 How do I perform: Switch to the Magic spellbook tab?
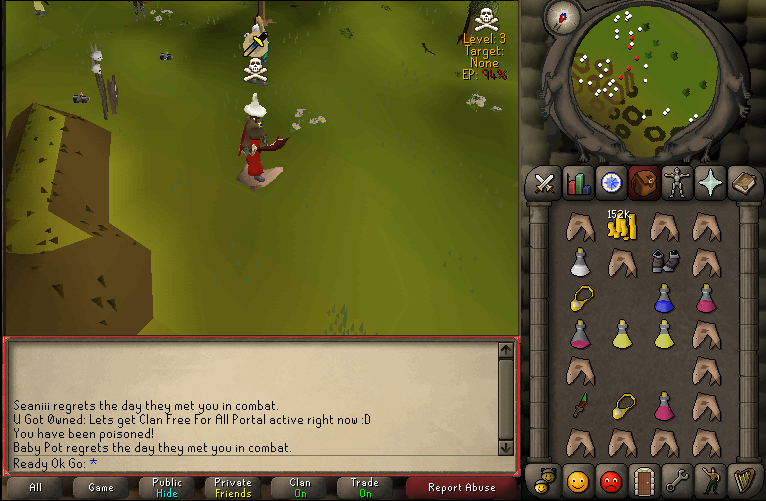(742, 182)
